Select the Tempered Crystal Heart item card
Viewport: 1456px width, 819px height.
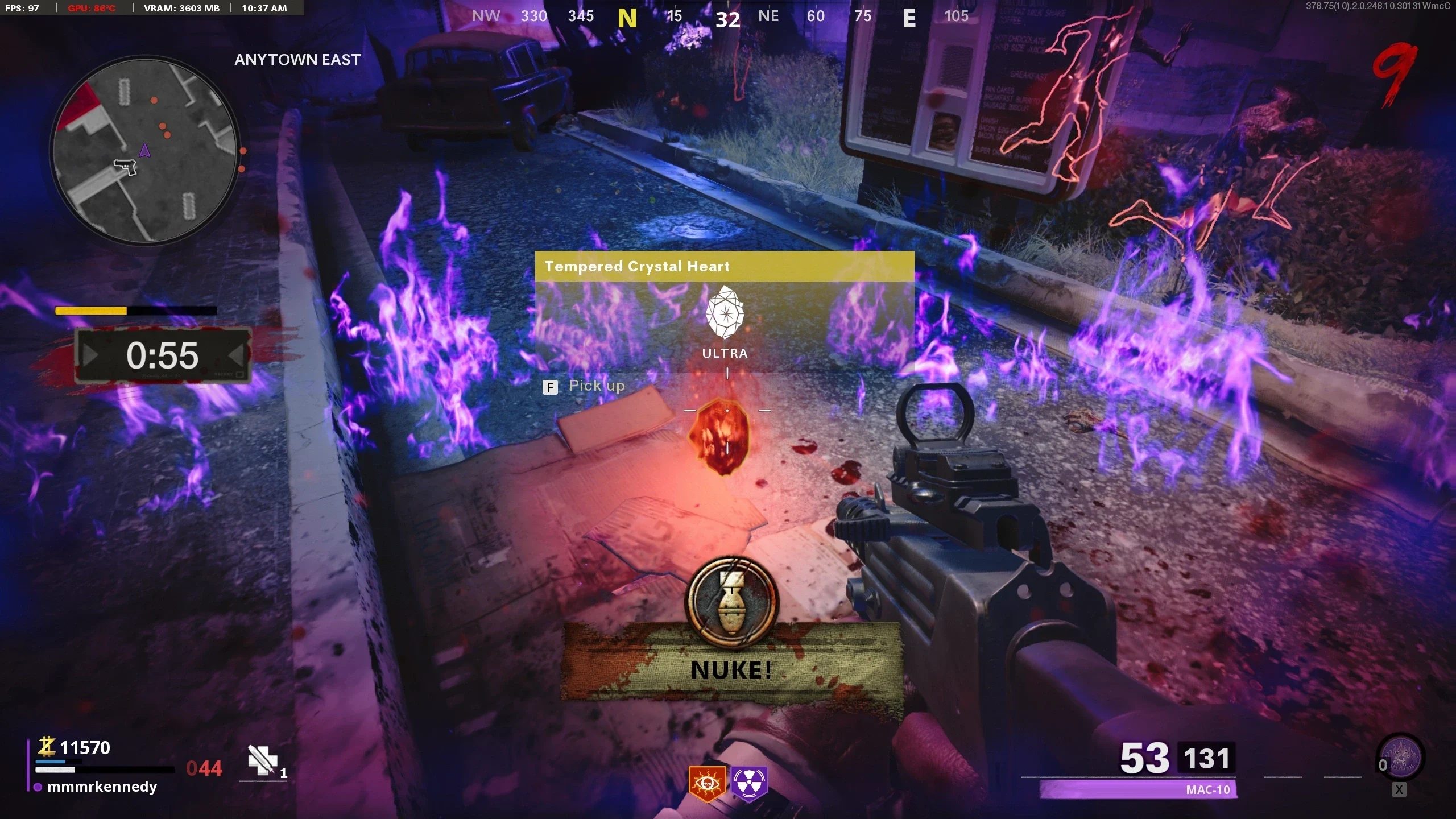(724, 312)
